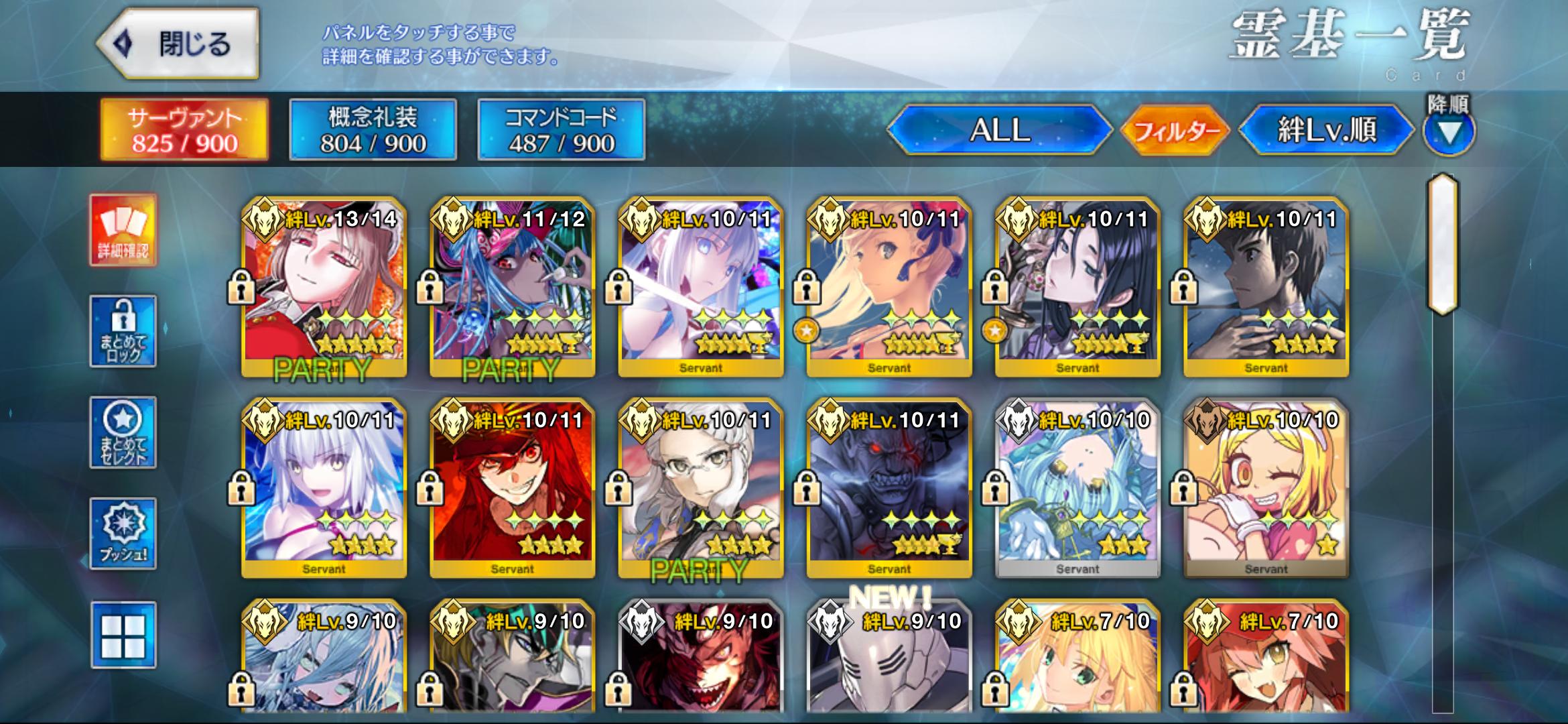
Task: Select the dark-haired male servant card
Action: pyautogui.click(x=1266, y=286)
